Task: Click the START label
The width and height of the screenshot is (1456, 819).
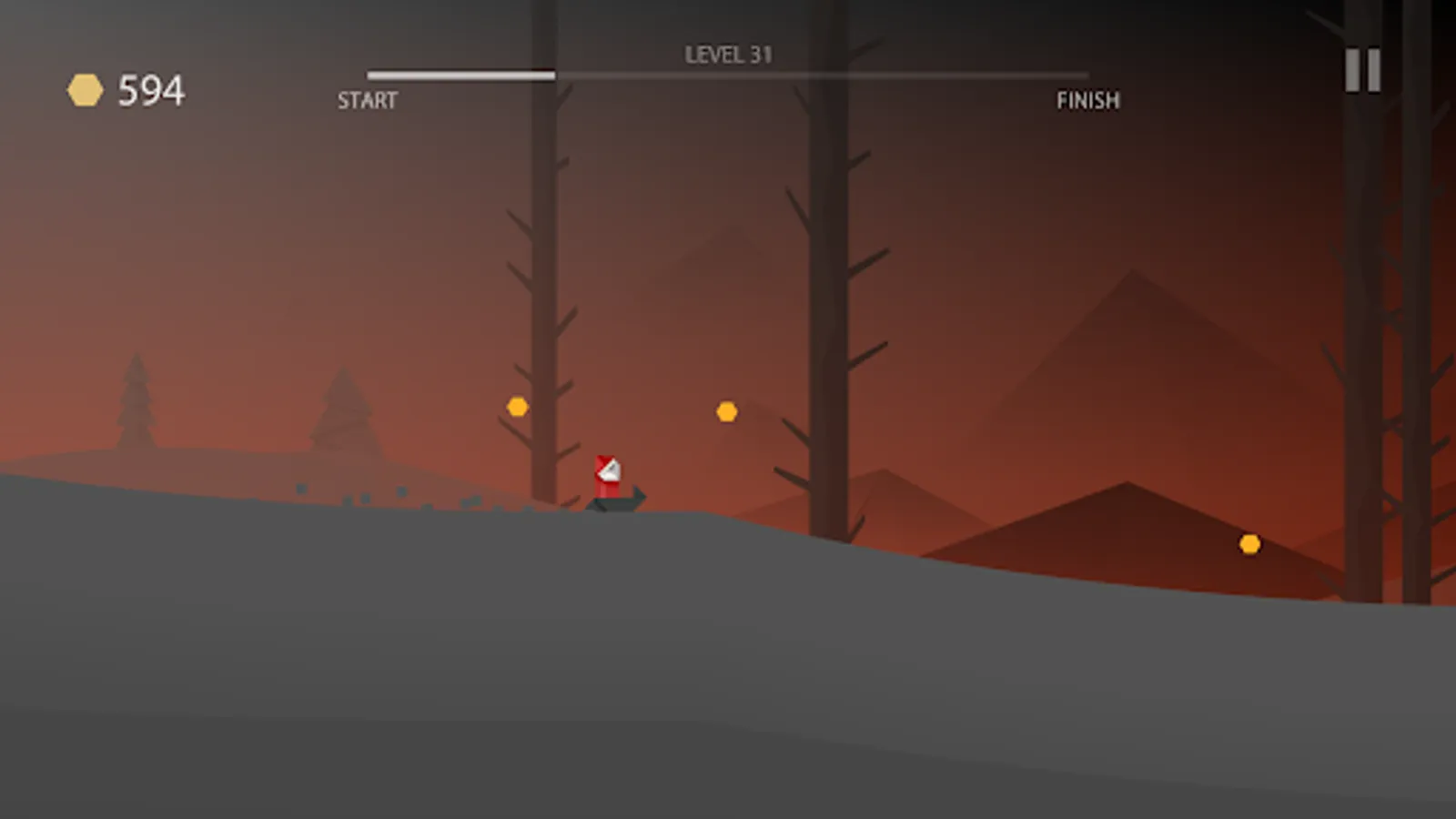Action: coord(367,100)
